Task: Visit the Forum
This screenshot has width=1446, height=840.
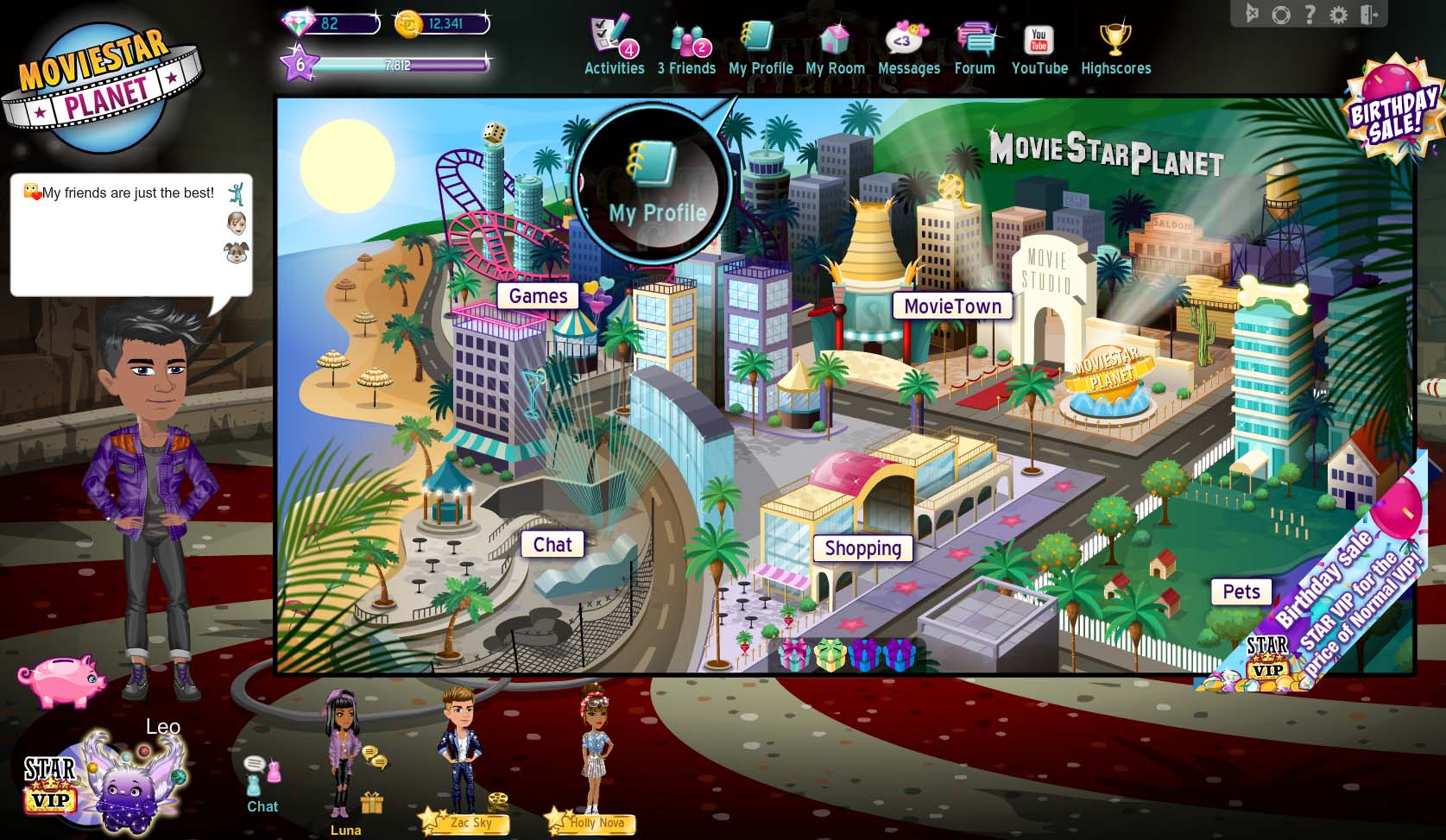Action: [x=975, y=49]
